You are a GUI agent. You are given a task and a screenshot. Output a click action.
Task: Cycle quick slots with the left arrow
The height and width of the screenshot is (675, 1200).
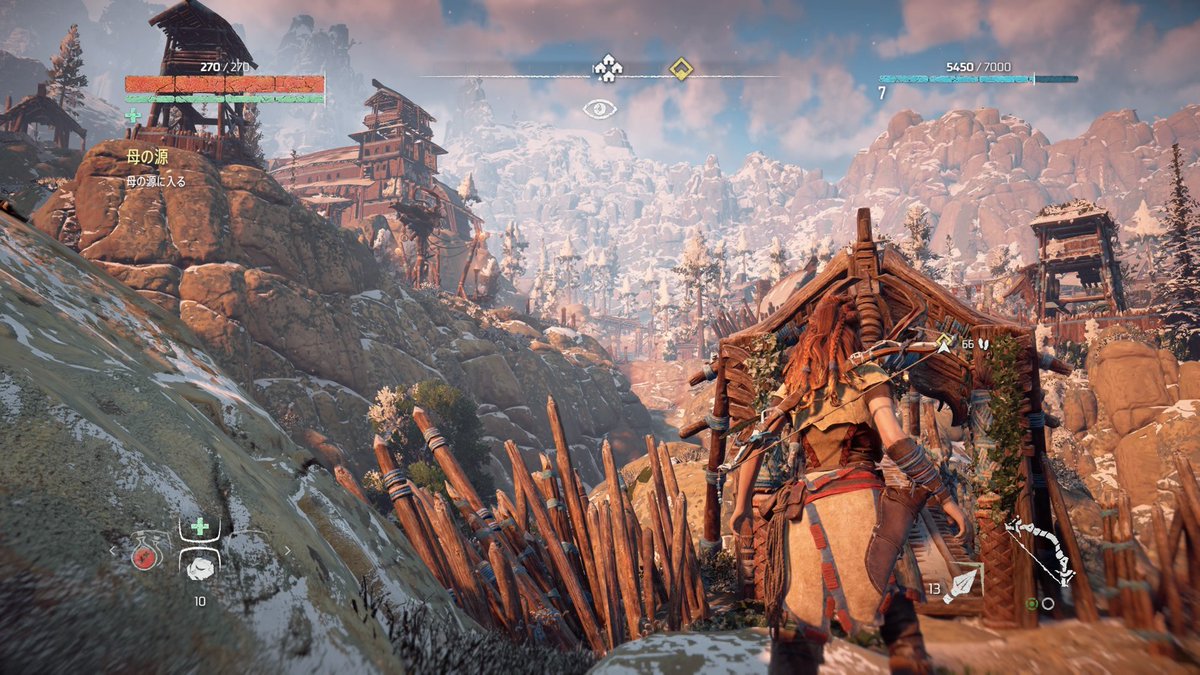click(113, 550)
